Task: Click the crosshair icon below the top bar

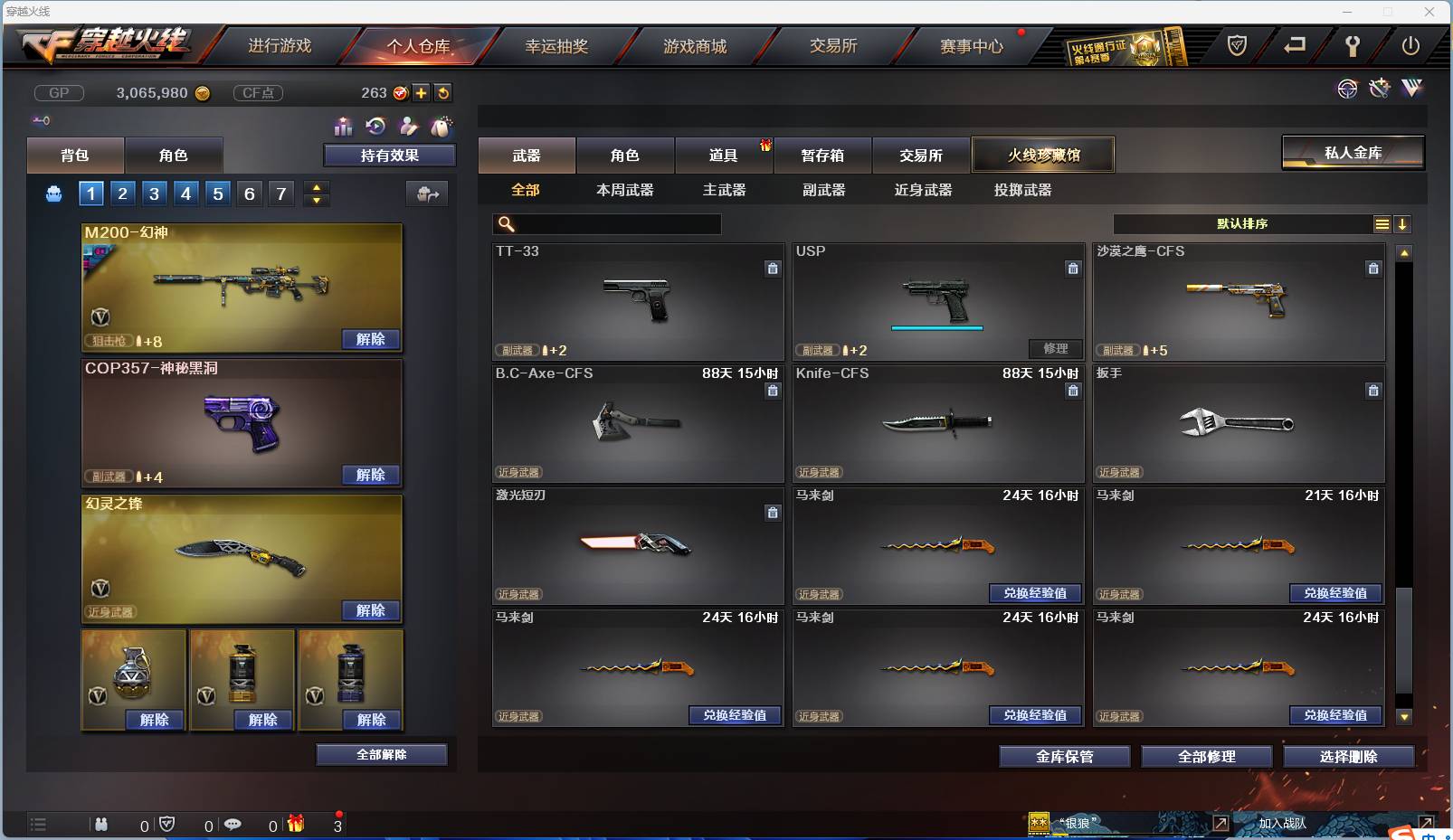Action: coord(1347,89)
